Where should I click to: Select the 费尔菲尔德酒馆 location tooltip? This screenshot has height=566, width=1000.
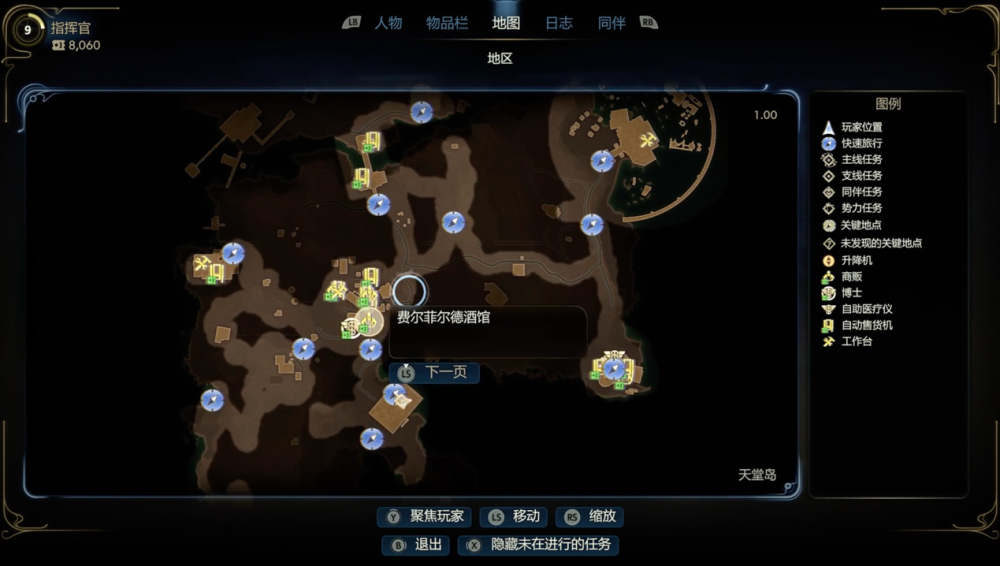[487, 331]
